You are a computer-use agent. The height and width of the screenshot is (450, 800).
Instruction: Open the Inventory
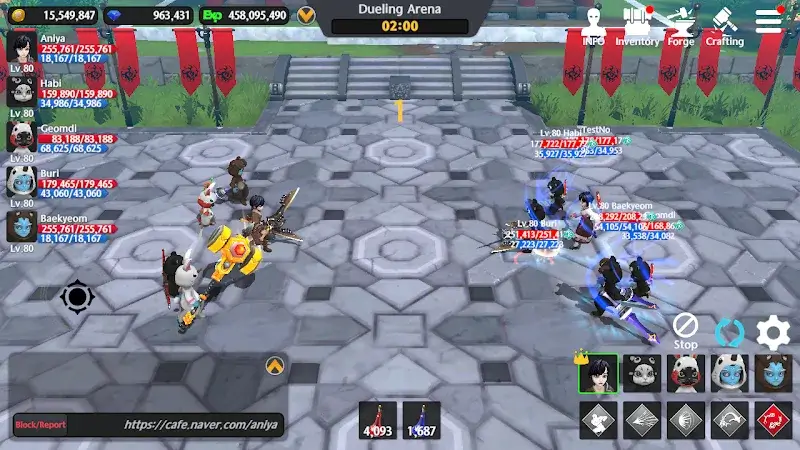click(637, 27)
